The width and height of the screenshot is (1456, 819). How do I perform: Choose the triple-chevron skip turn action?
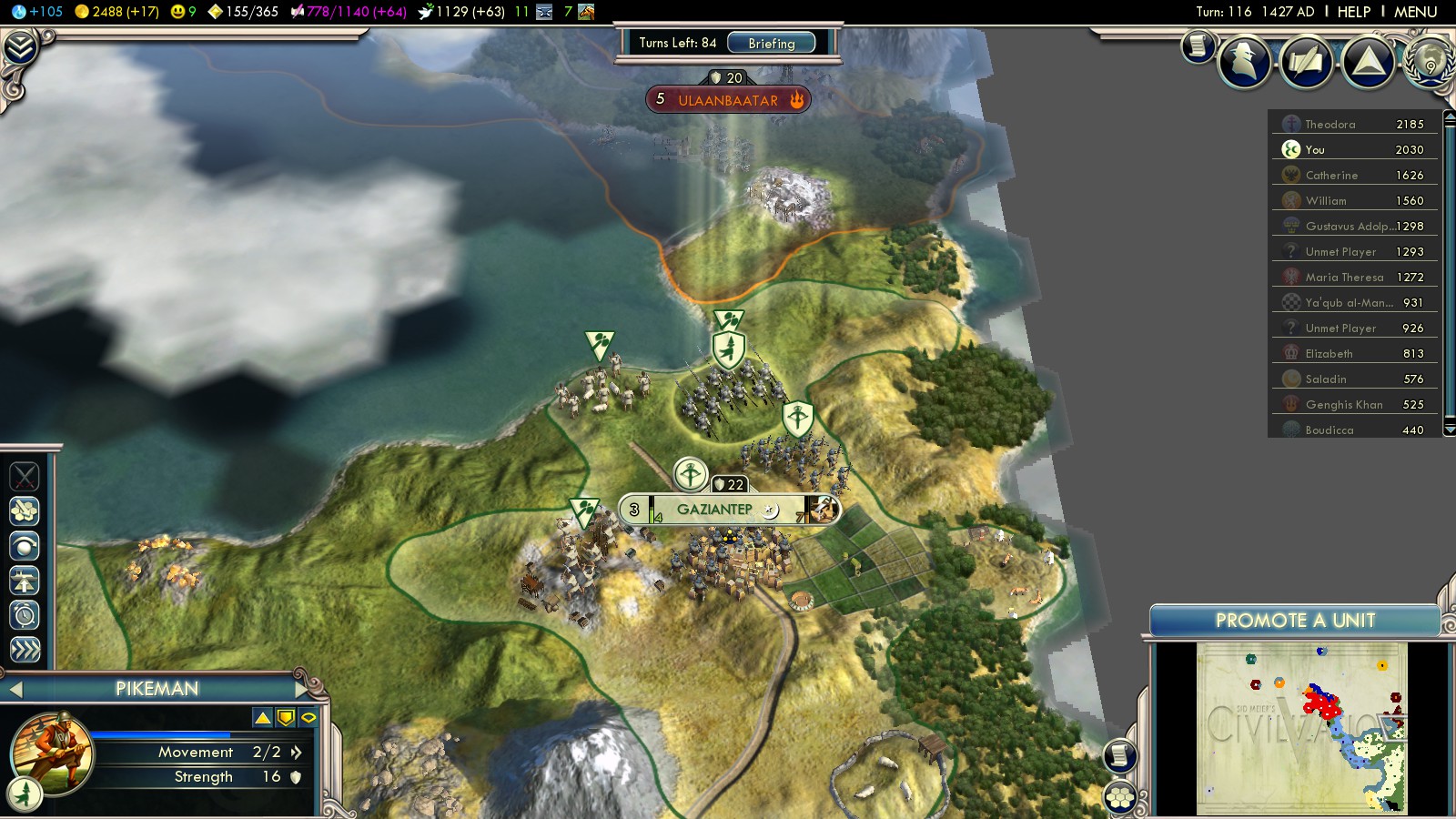click(25, 649)
